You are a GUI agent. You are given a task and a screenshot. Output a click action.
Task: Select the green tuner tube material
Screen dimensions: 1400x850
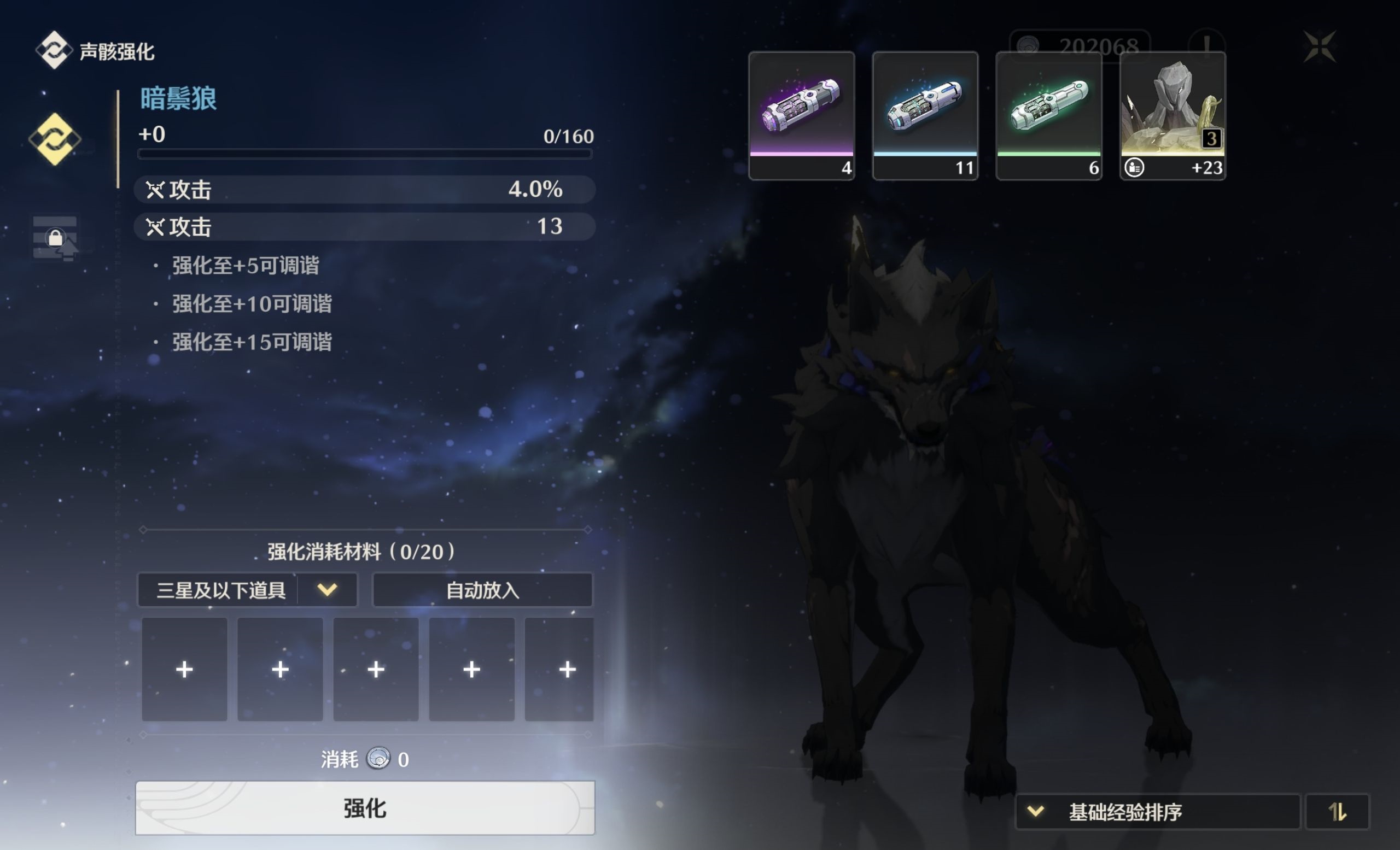1049,116
